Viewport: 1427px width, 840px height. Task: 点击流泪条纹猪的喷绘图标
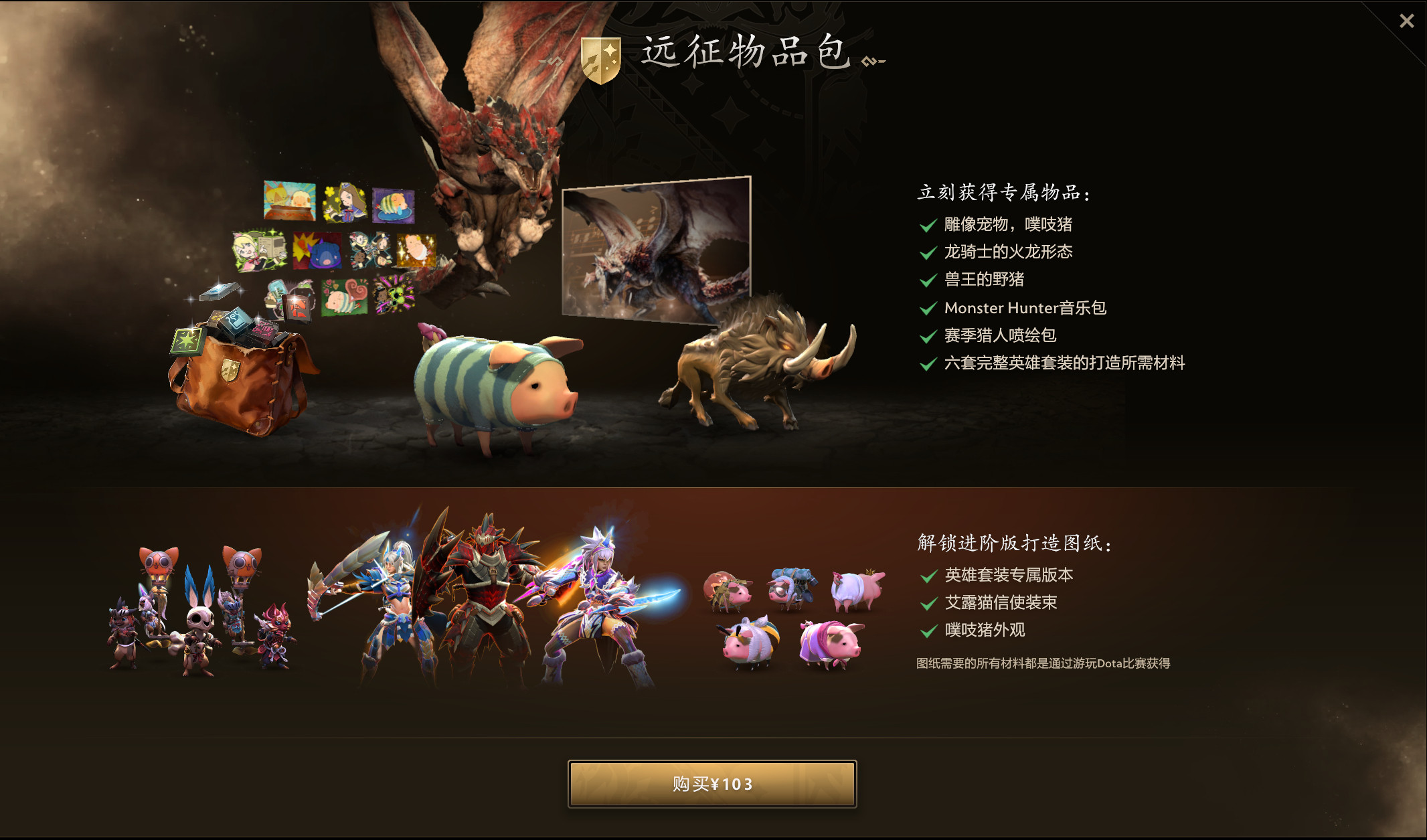tap(394, 205)
